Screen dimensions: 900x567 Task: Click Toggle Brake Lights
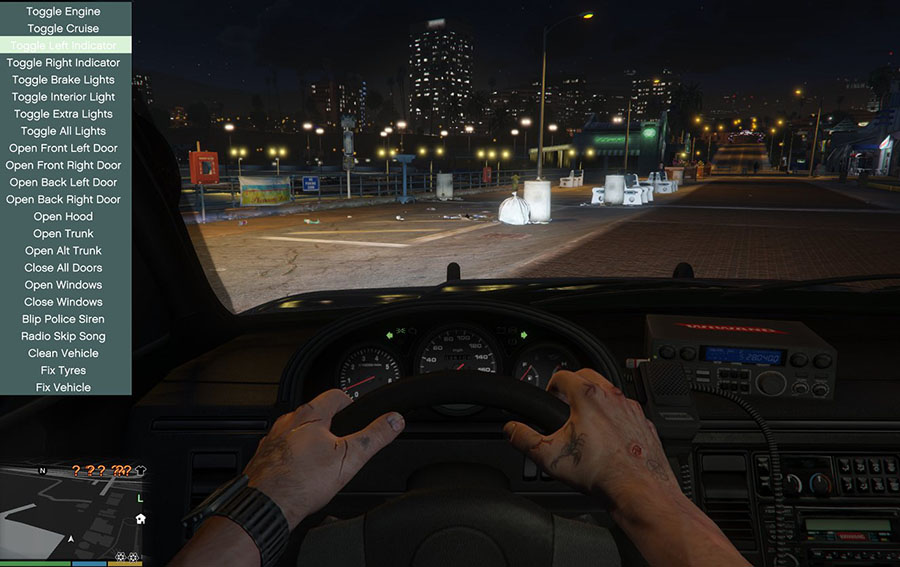coord(63,80)
